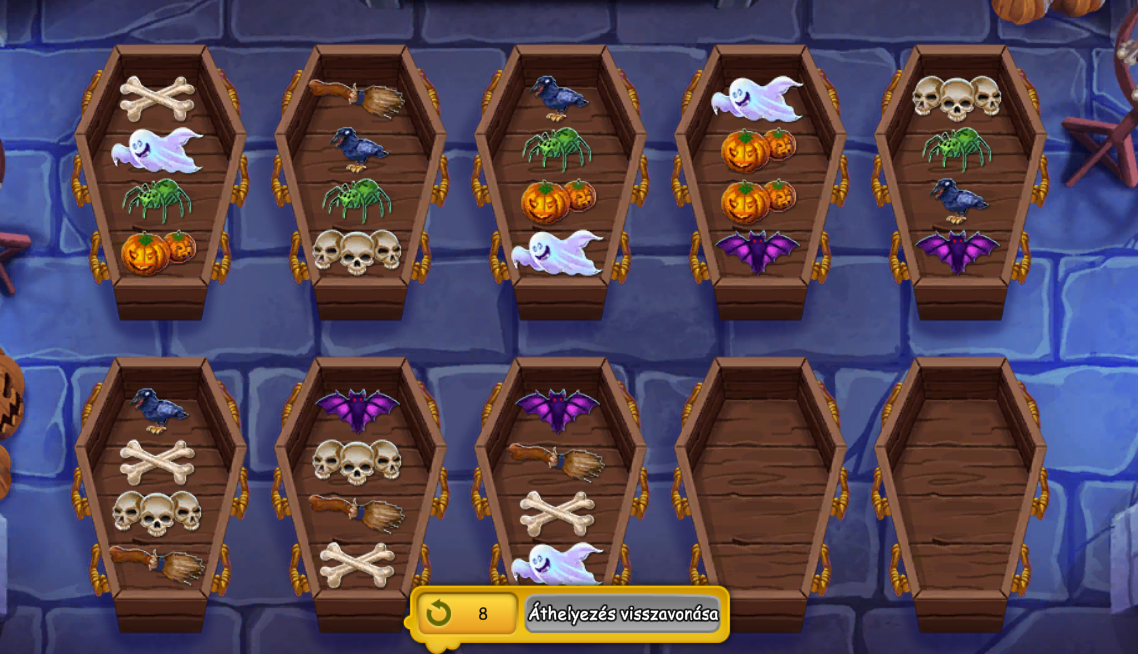This screenshot has height=654, width=1138.
Task: Choose the coffin topped with a broom
Action: click(360, 180)
